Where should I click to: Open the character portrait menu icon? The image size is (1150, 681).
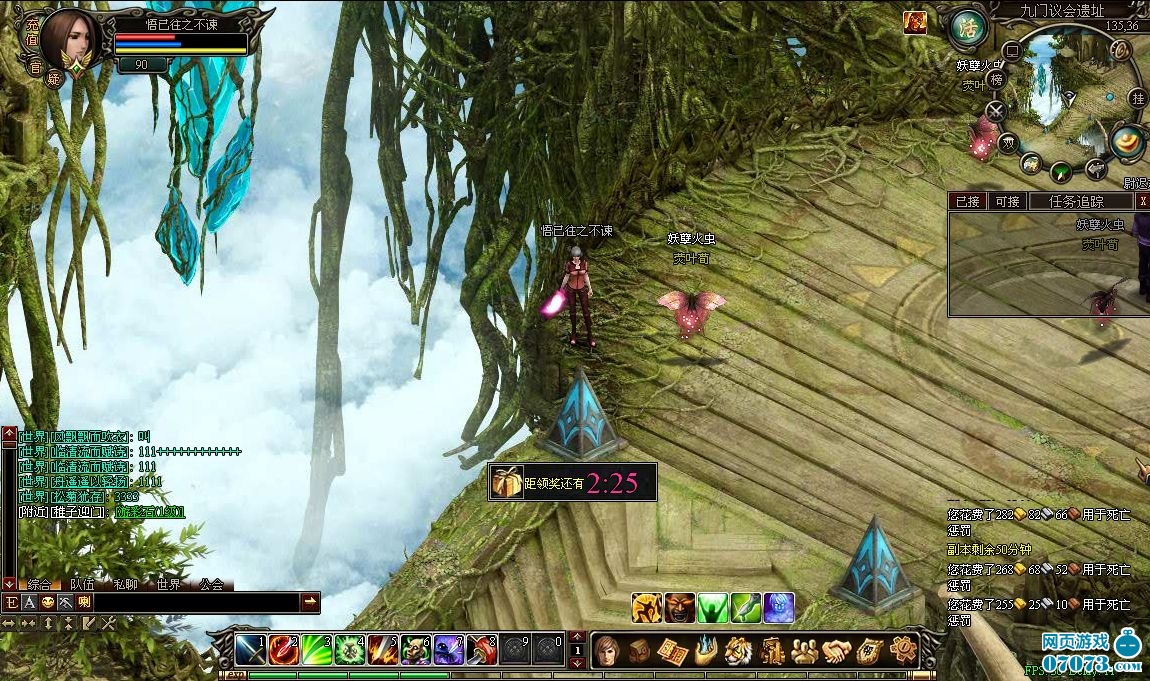pyautogui.click(x=607, y=651)
